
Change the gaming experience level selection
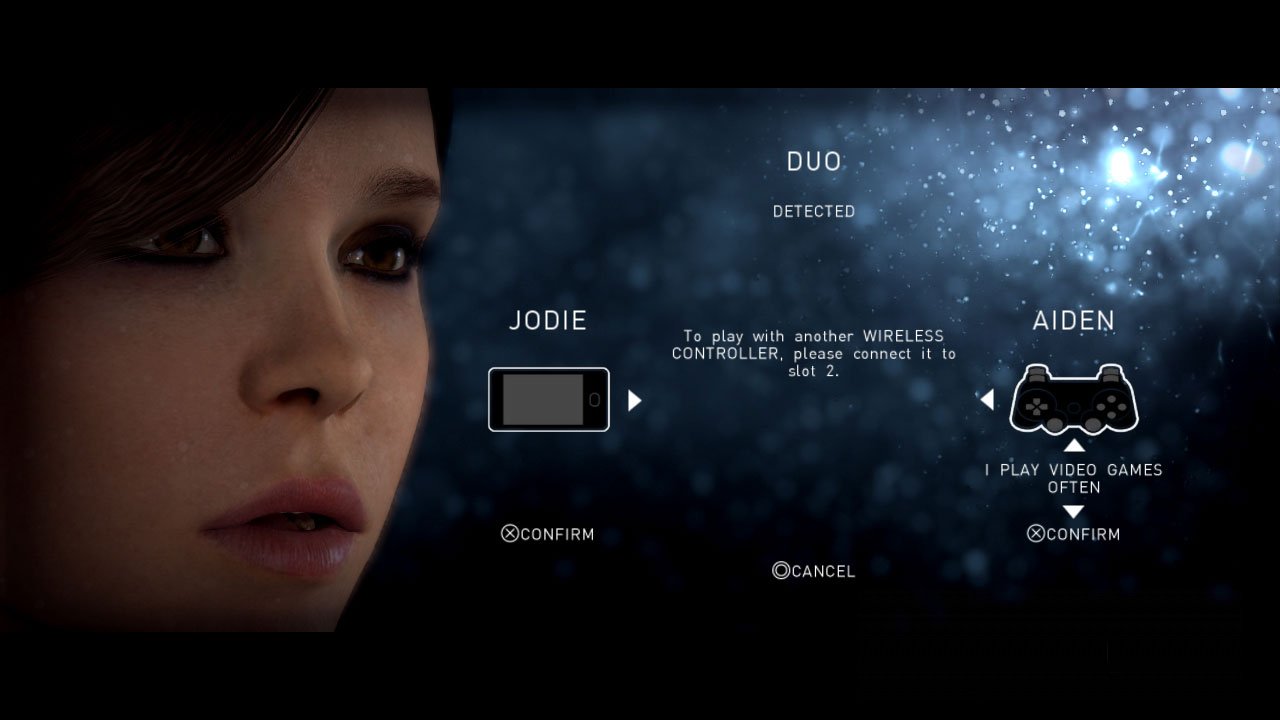tap(1075, 478)
